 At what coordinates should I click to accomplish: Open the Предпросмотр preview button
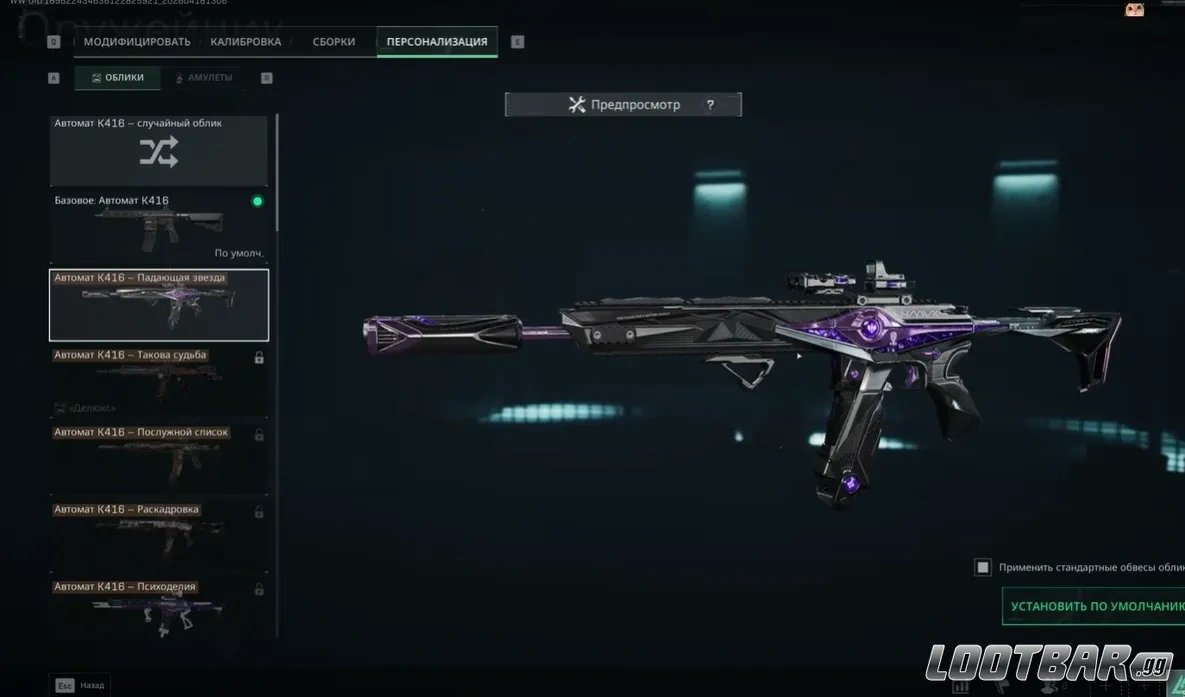click(623, 105)
